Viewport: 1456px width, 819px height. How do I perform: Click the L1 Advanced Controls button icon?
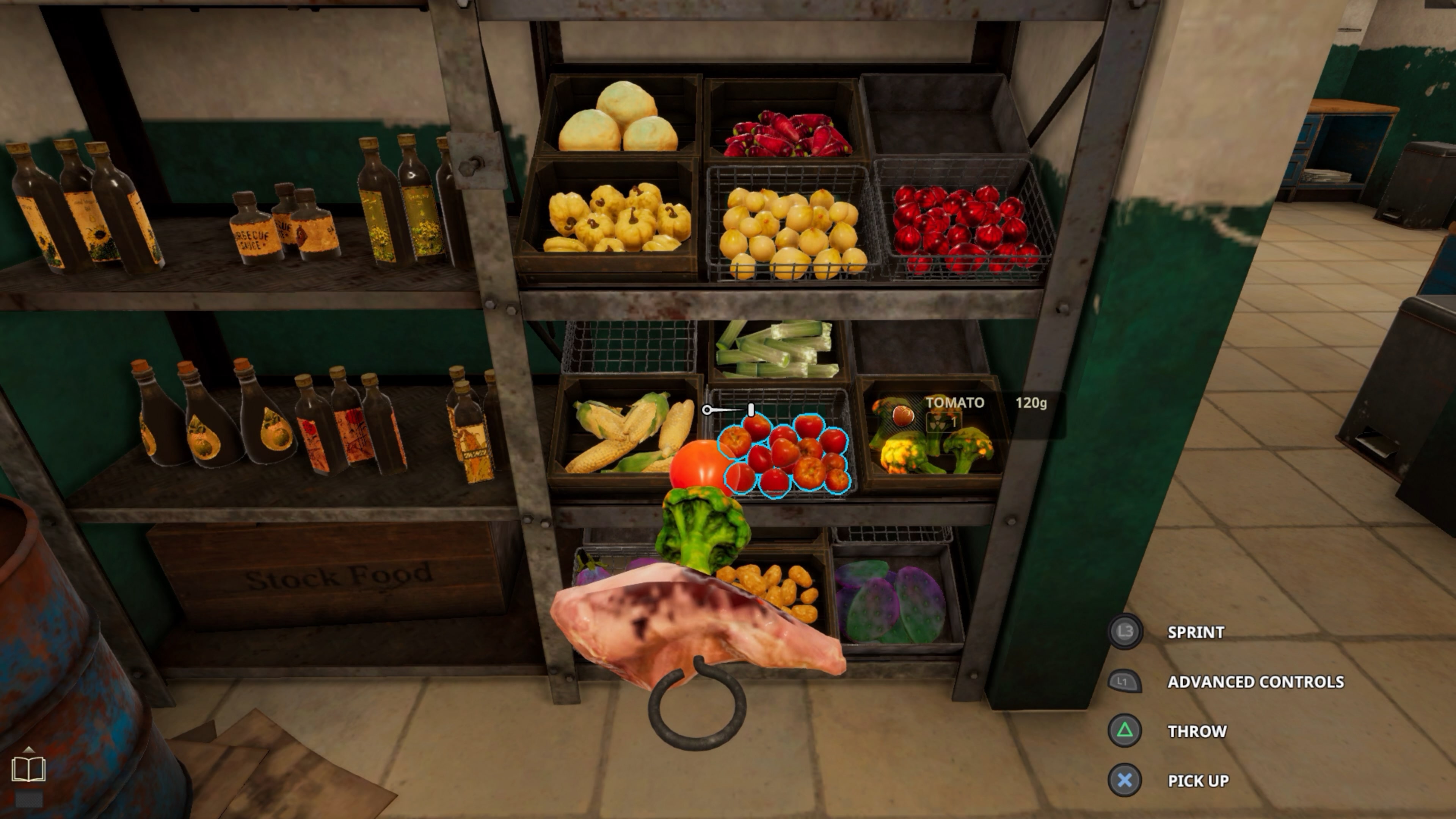(x=1125, y=682)
